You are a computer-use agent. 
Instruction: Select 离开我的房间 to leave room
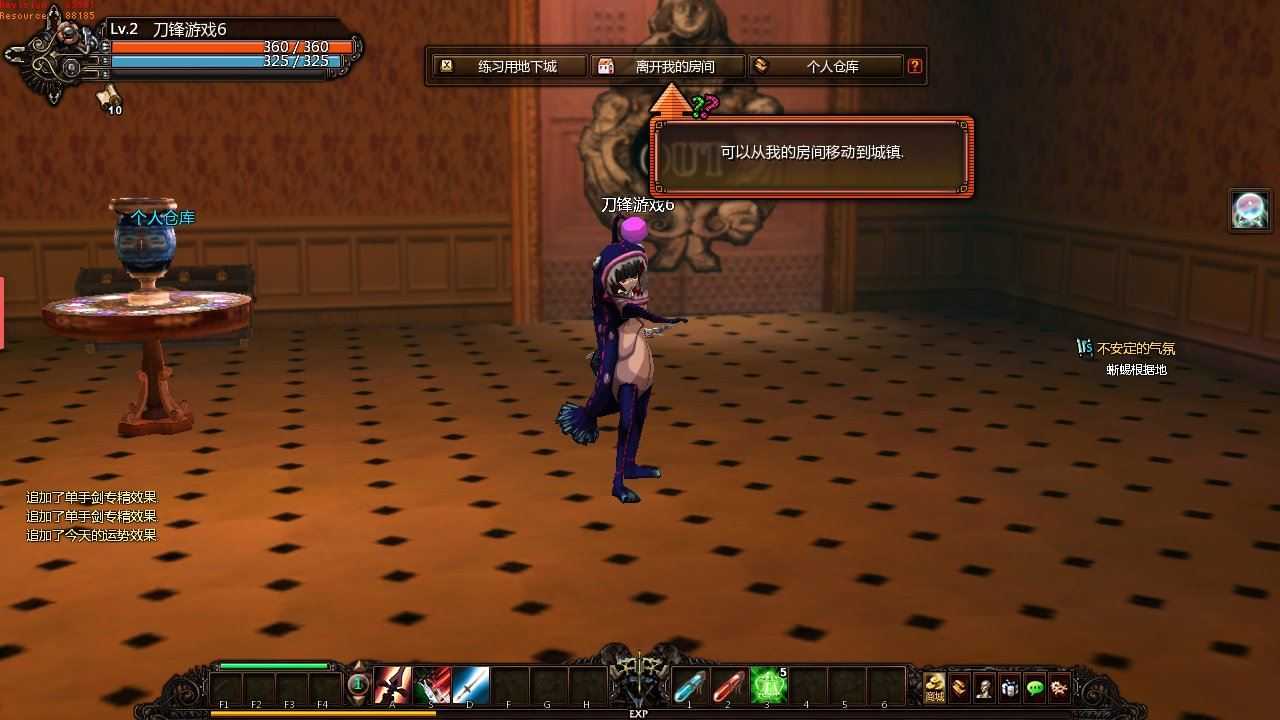[x=665, y=65]
